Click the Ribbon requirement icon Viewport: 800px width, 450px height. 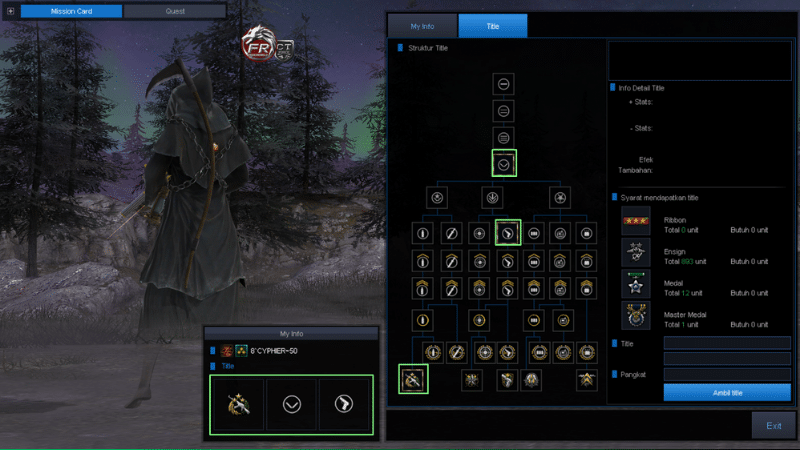[635, 222]
